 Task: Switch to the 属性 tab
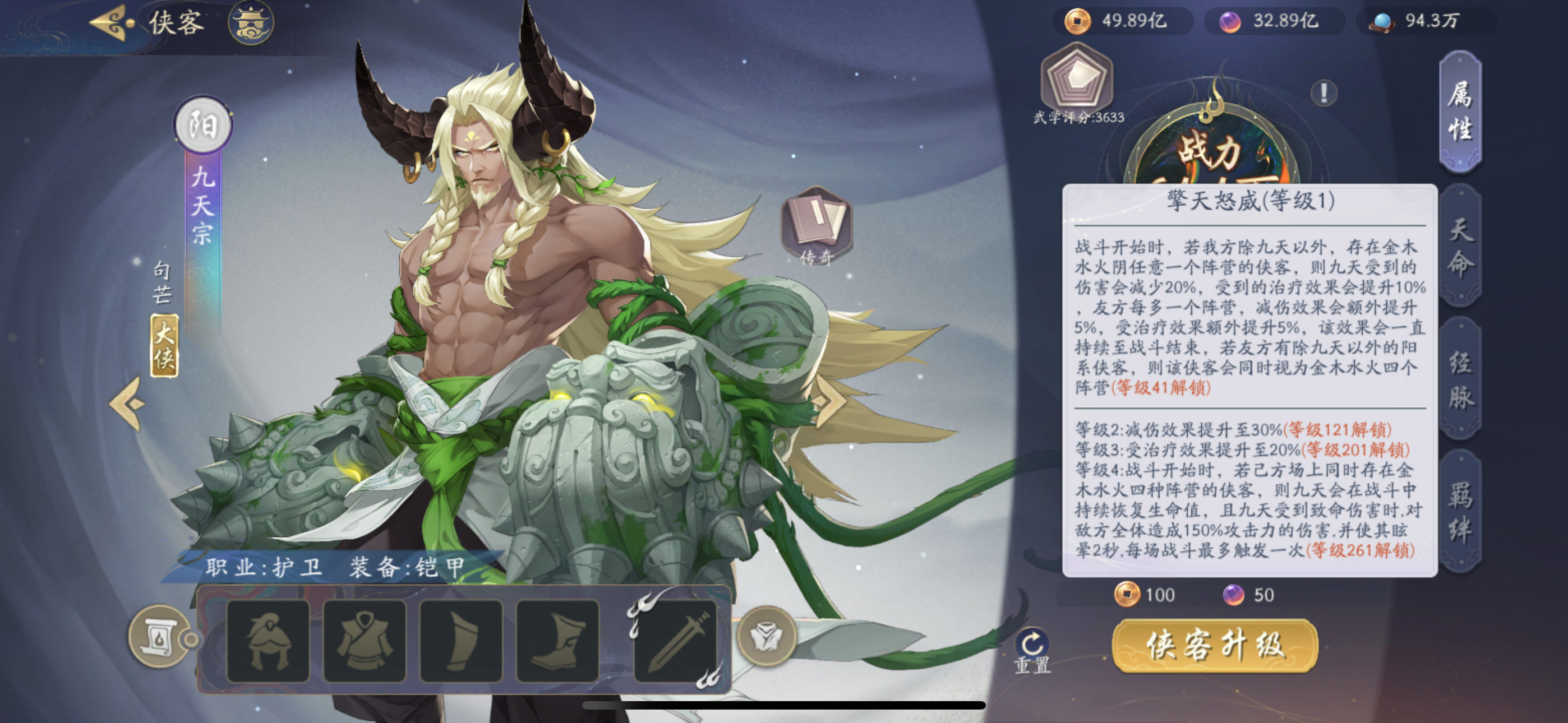pos(1460,112)
